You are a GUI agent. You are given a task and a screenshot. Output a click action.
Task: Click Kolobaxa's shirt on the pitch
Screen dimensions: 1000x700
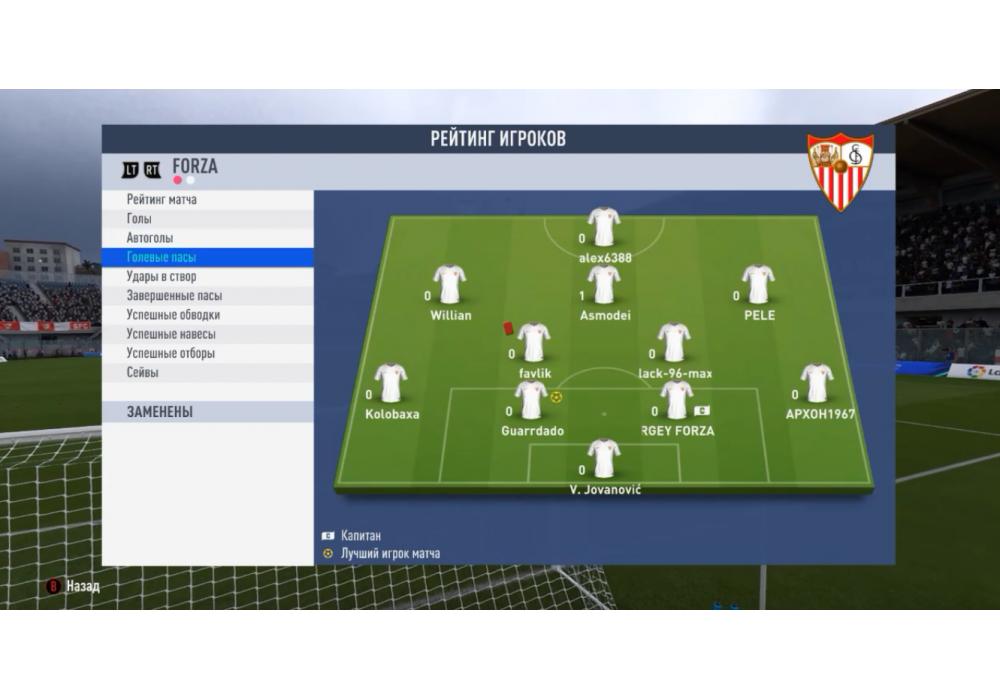(391, 384)
